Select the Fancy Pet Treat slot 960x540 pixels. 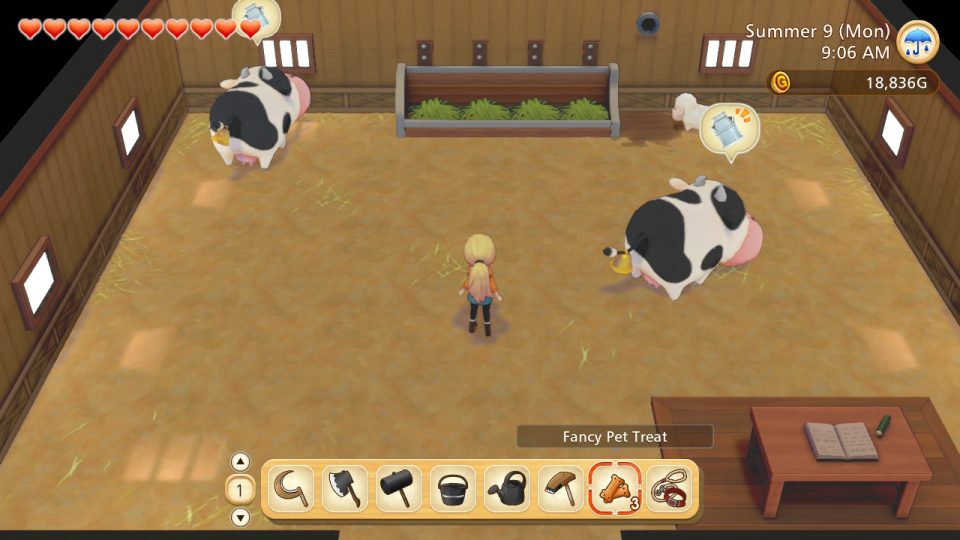point(613,489)
